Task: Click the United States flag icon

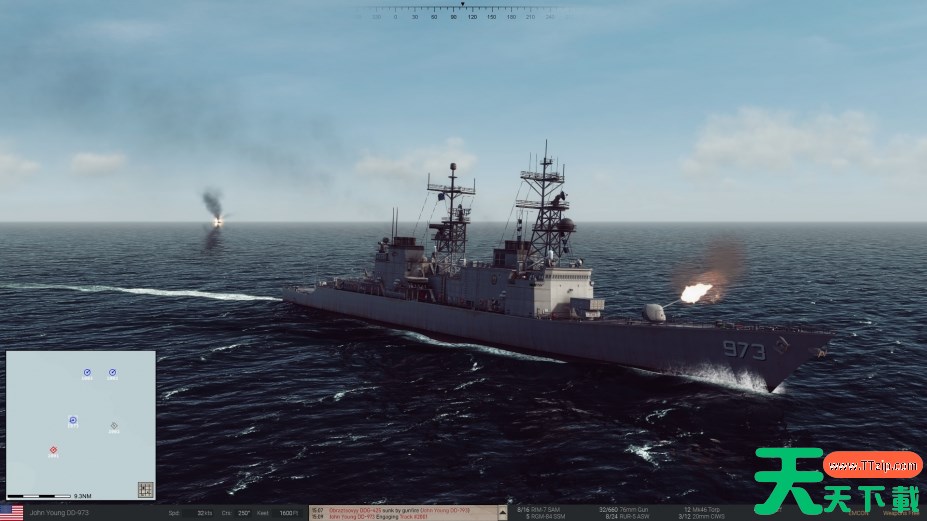Action: pyautogui.click(x=12, y=513)
